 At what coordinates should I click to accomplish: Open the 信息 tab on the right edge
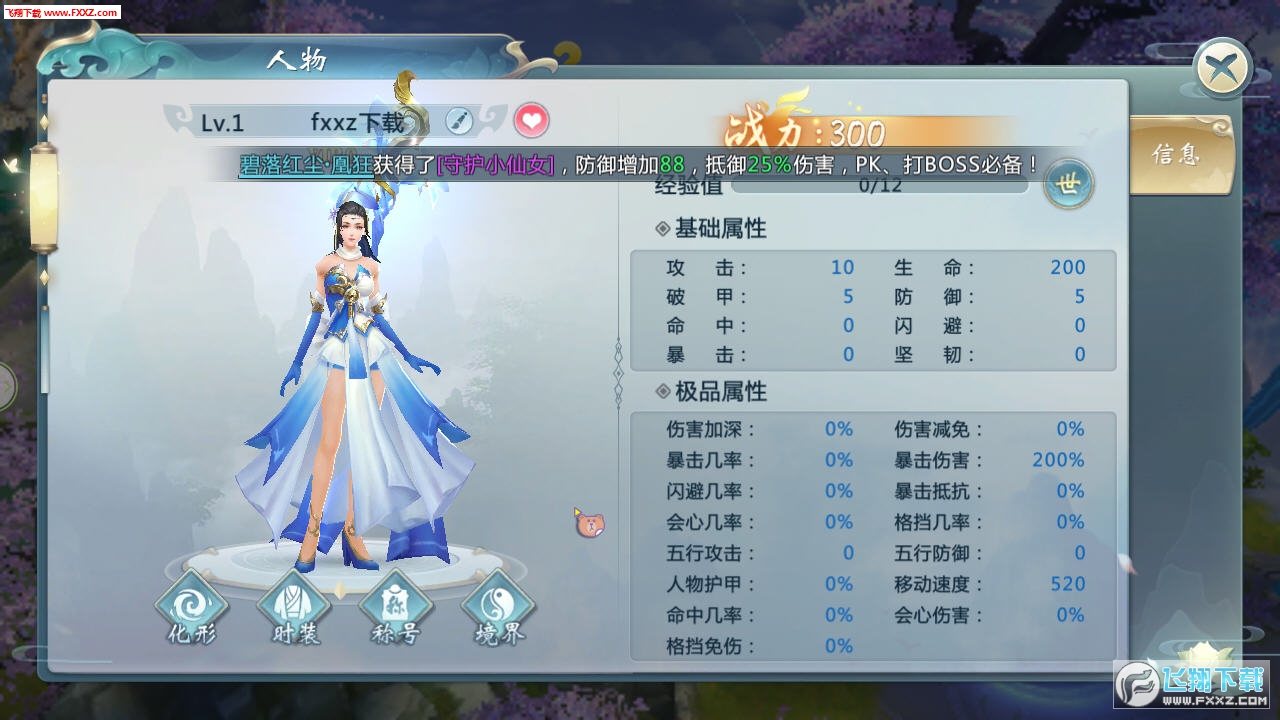(x=1180, y=152)
